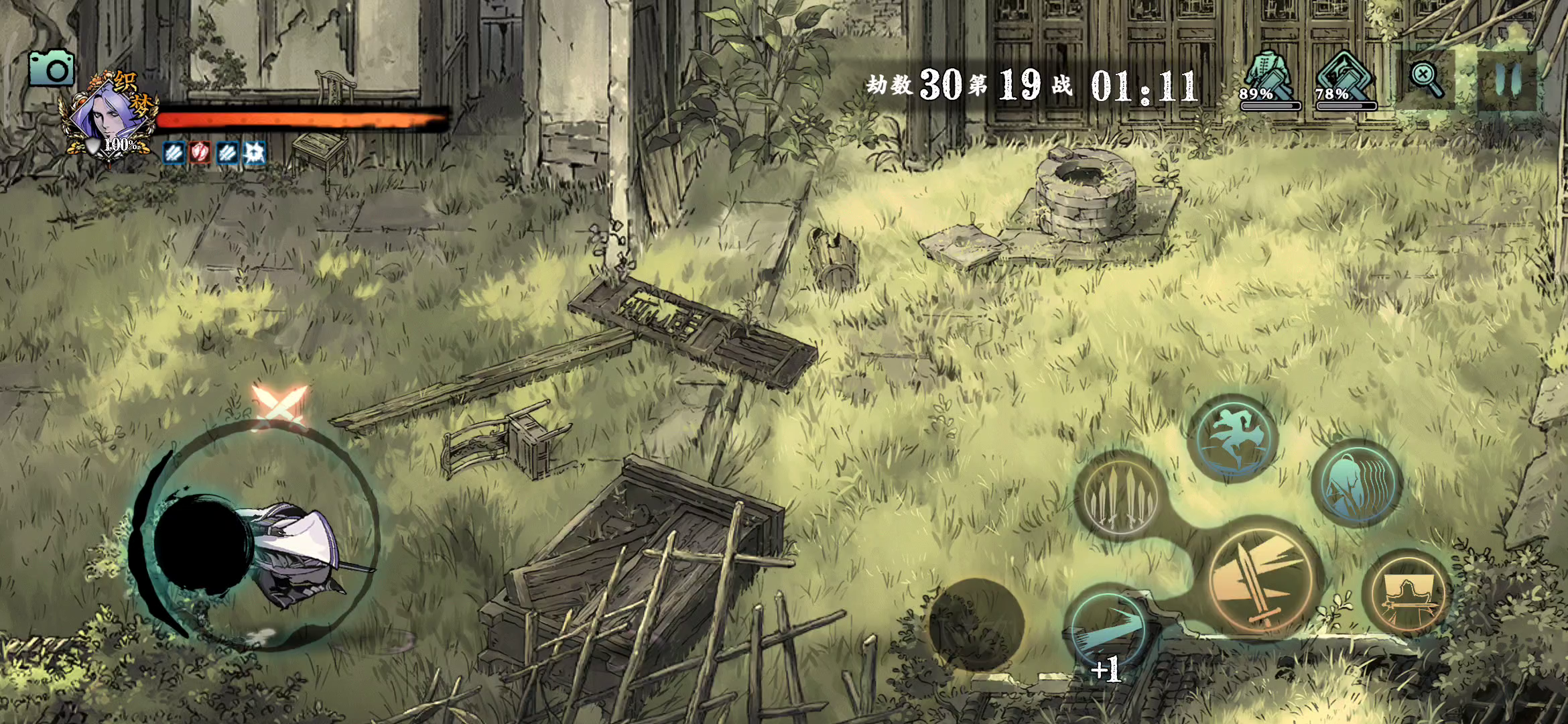
Task: Tap the camera screenshot button
Action: 52,69
